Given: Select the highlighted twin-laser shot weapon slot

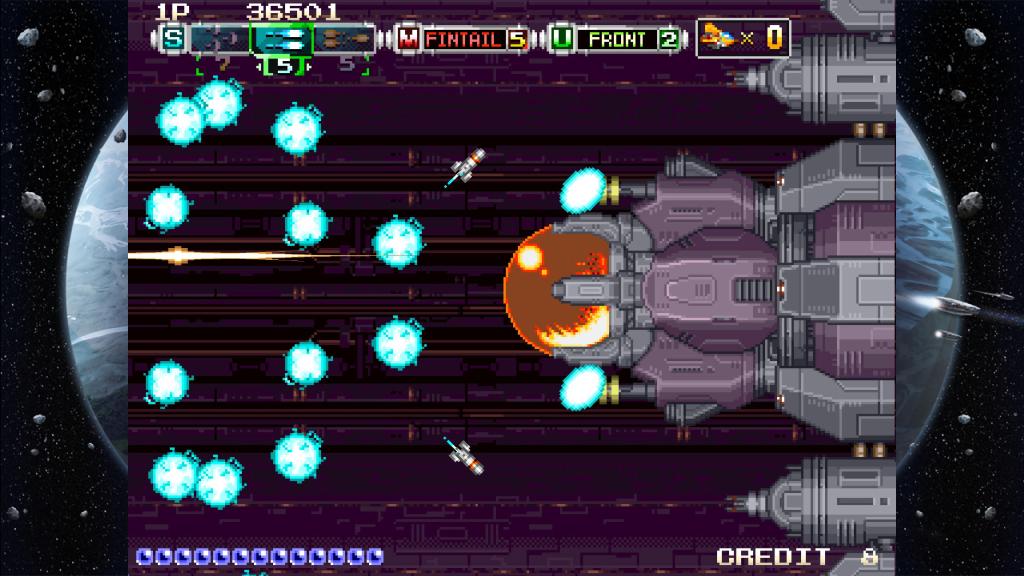Looking at the screenshot, I should pos(281,39).
